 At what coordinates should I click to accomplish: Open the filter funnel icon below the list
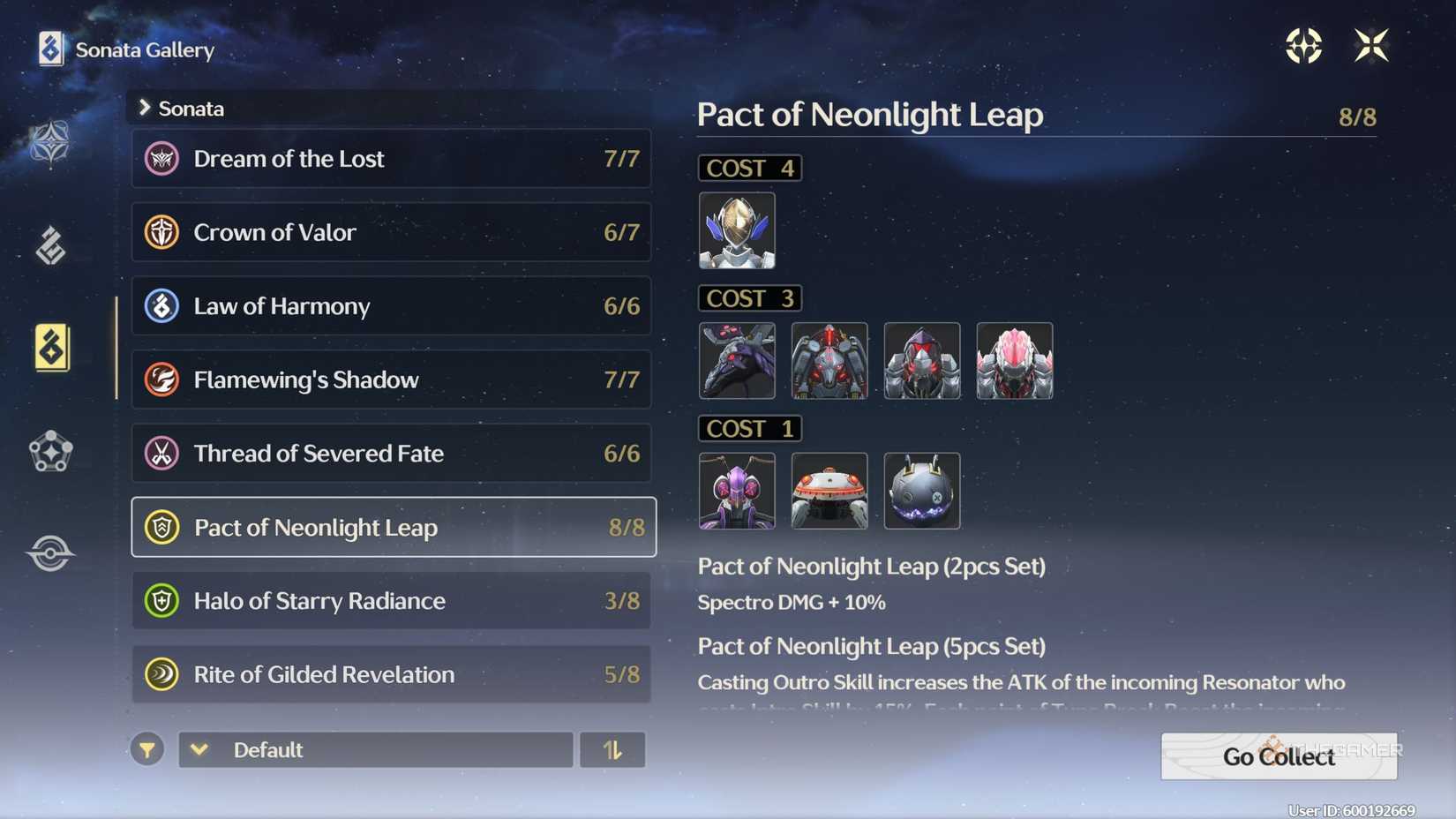coord(147,749)
